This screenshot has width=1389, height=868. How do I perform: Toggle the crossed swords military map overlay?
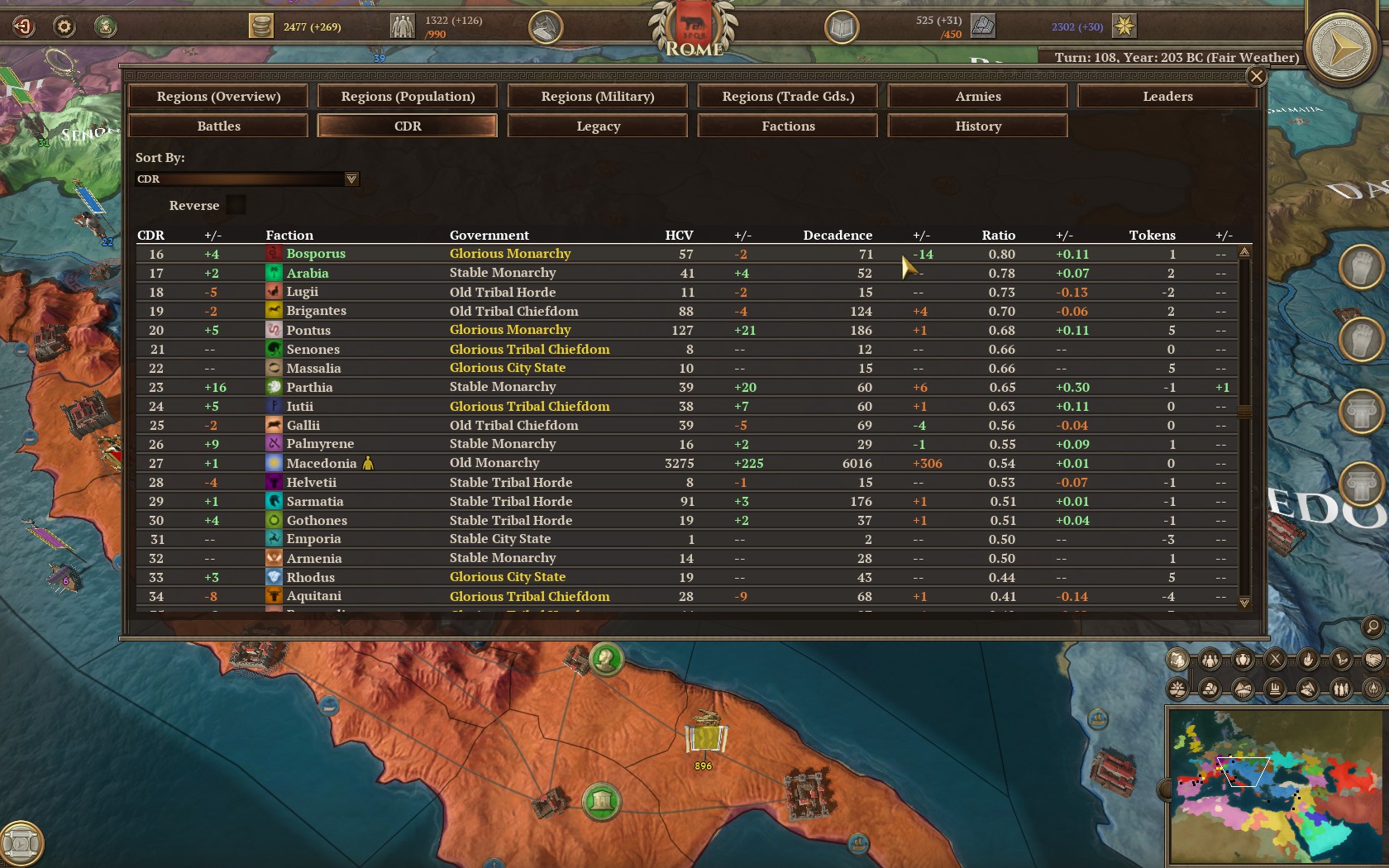point(1276,660)
